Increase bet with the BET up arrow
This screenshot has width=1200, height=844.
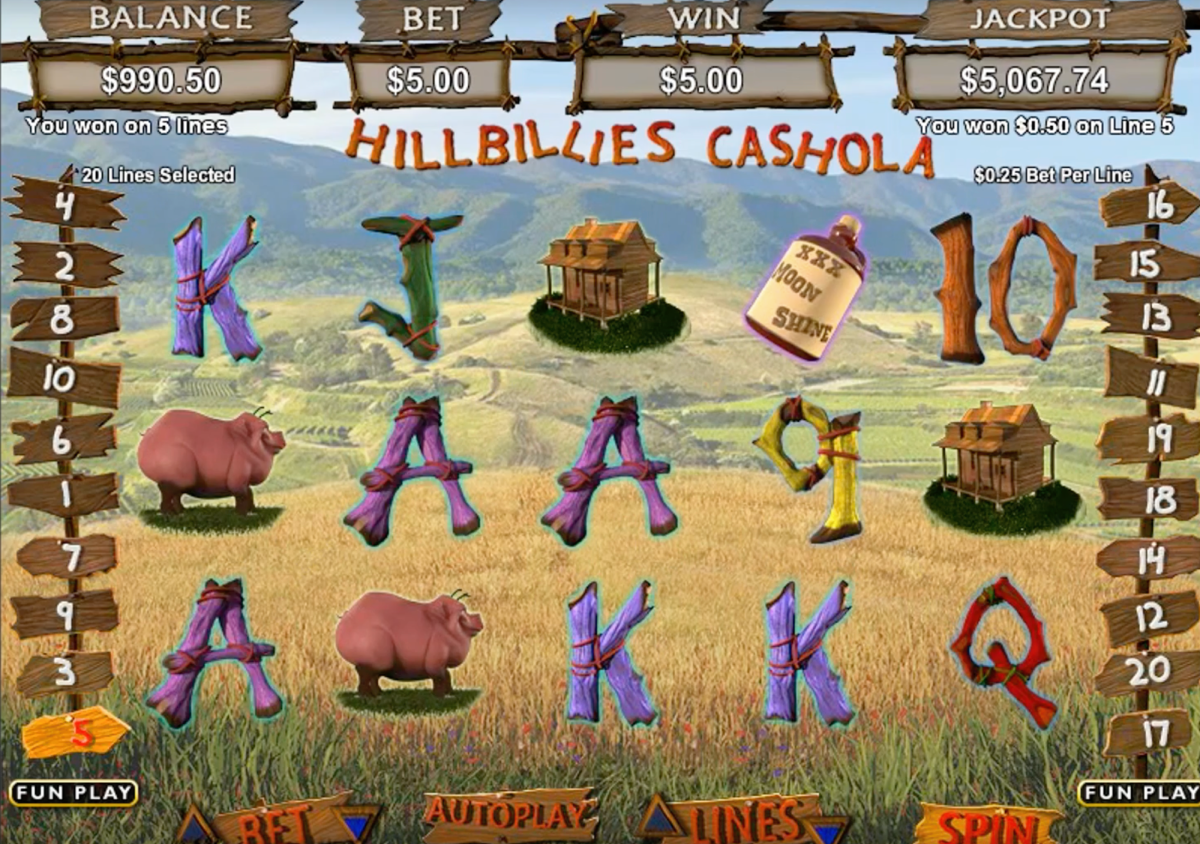195,828
